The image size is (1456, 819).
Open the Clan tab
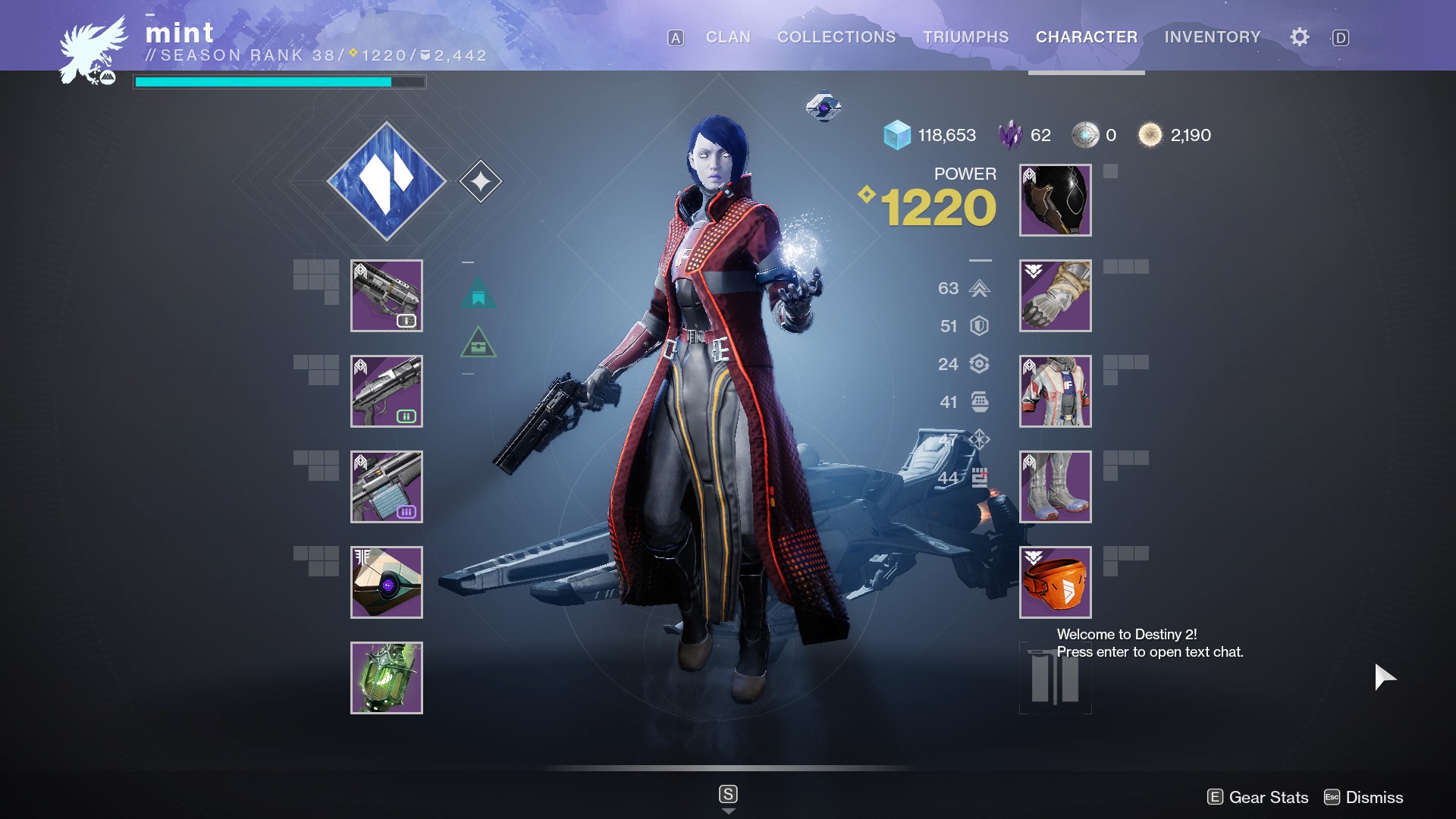coord(727,37)
